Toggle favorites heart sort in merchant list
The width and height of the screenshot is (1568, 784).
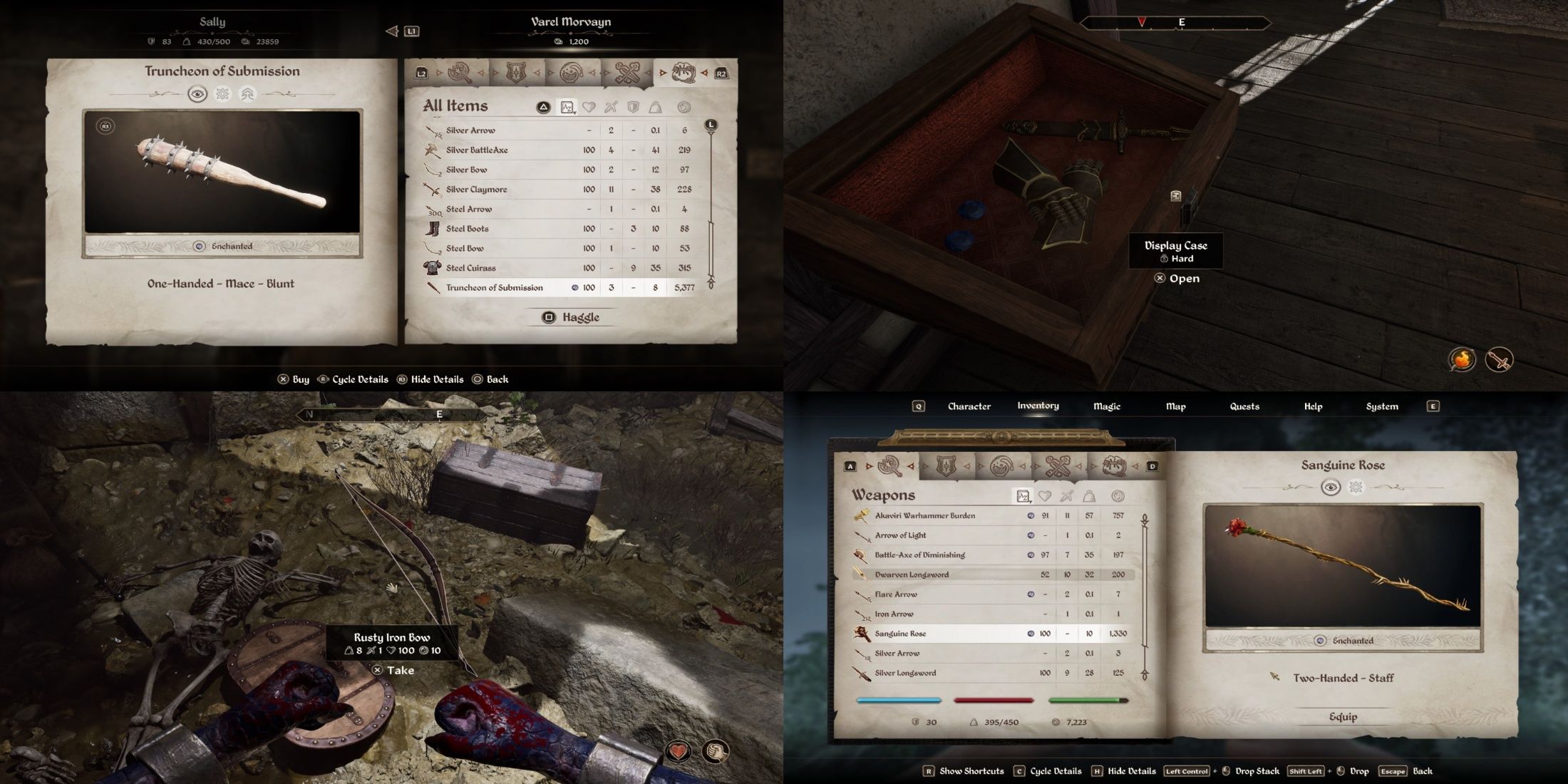click(x=589, y=107)
